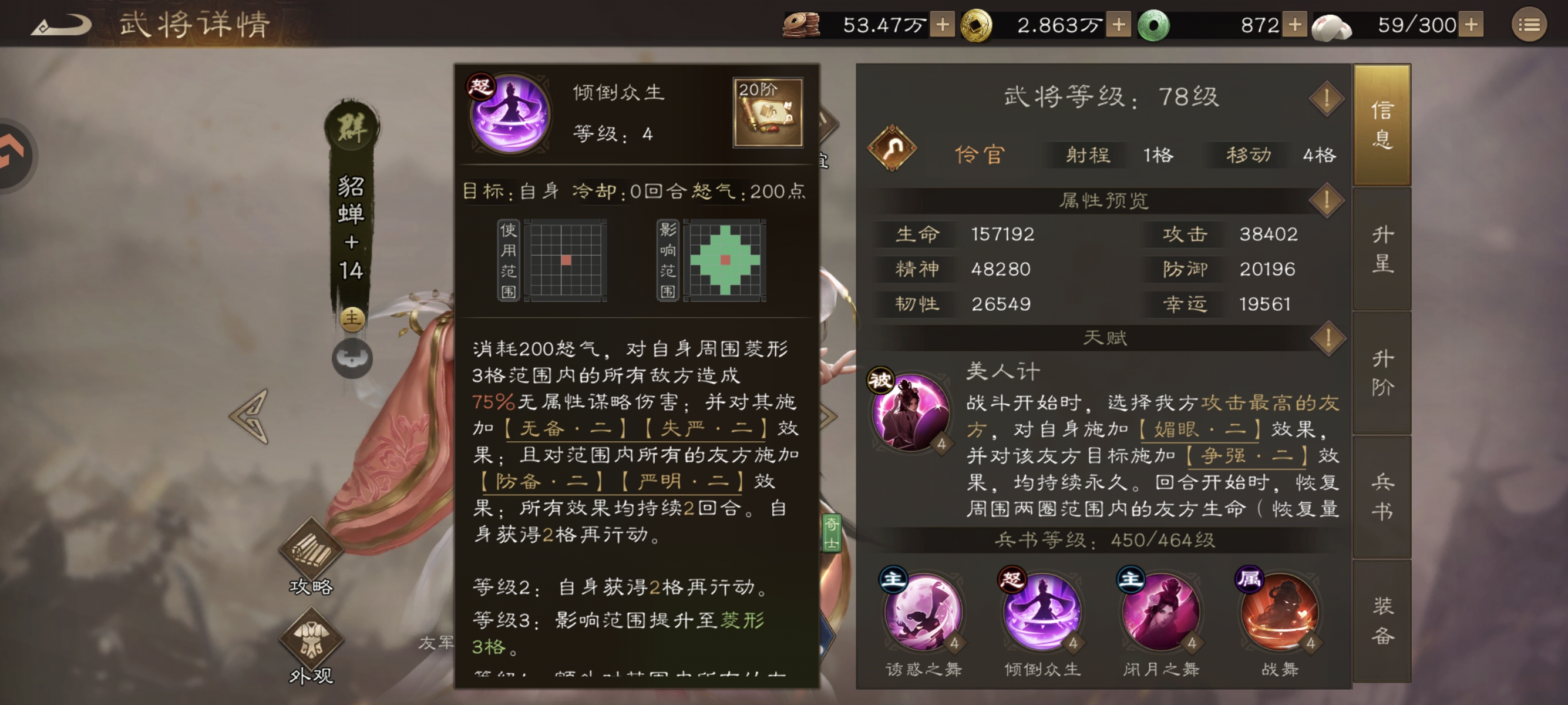Toggle the grey circular badge below 主

pos(351,358)
